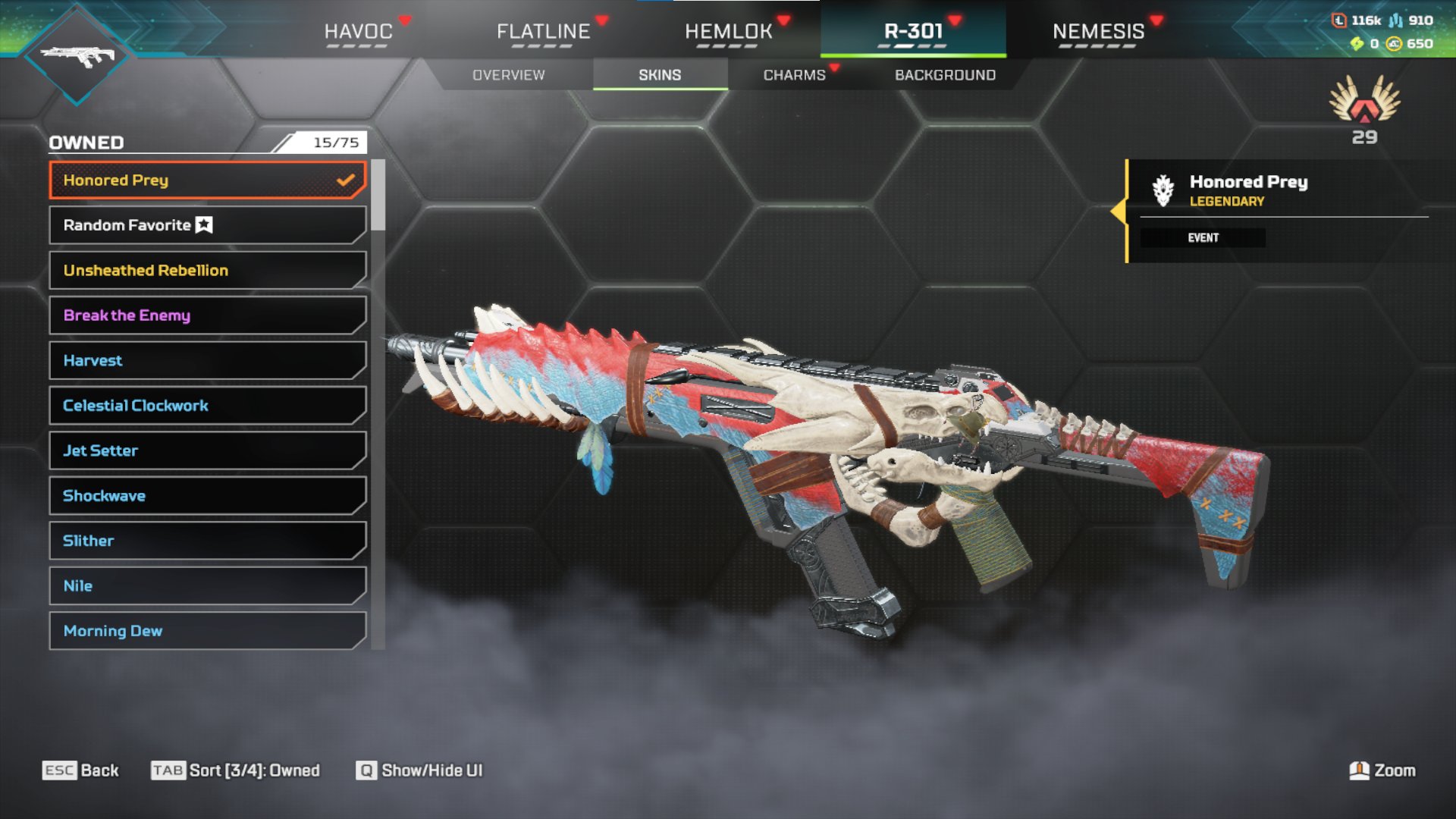Click the Back button
Screen dimensions: 1456x819
tap(81, 770)
